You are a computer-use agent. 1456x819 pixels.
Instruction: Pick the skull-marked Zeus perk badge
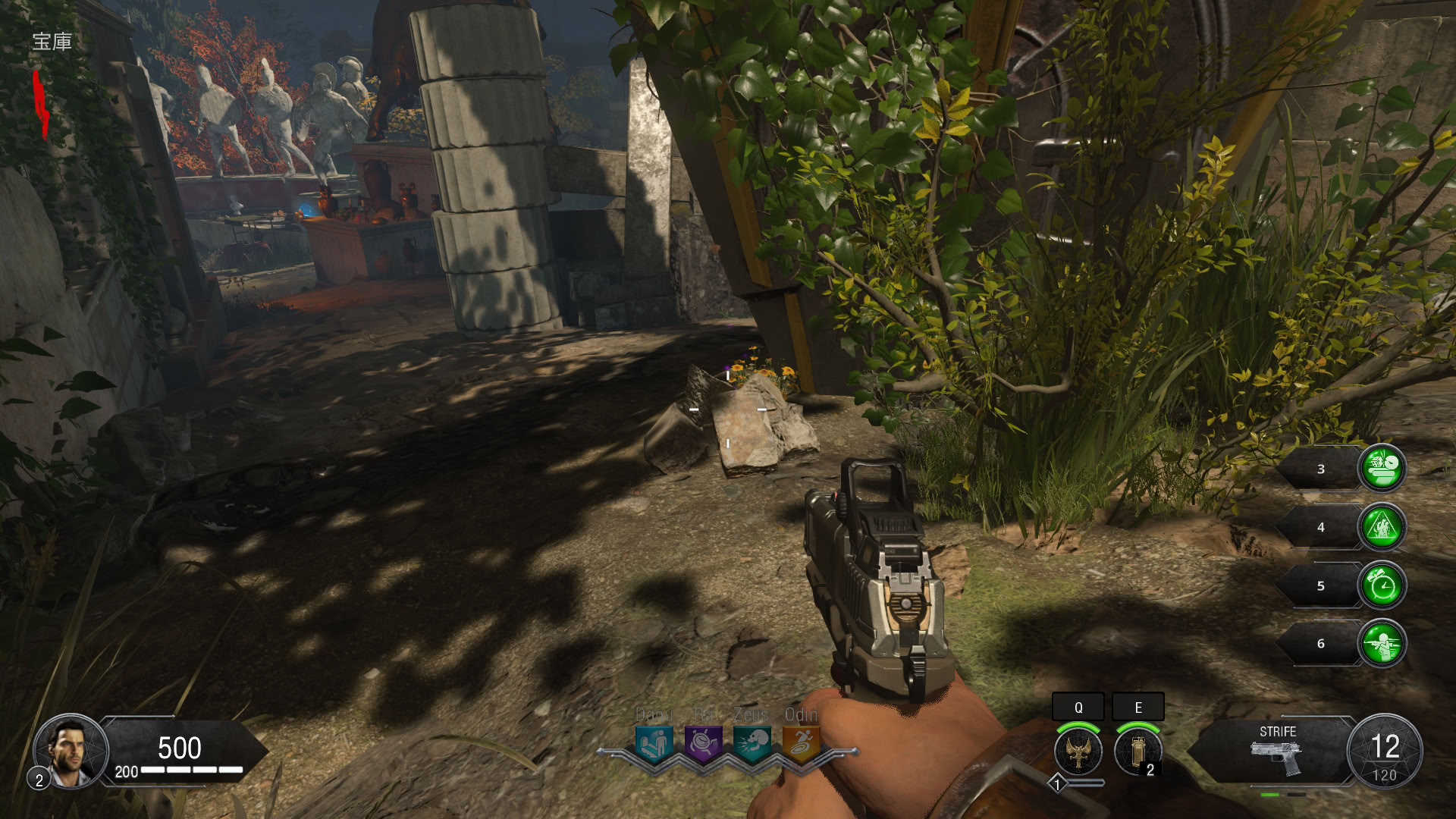coord(752,744)
